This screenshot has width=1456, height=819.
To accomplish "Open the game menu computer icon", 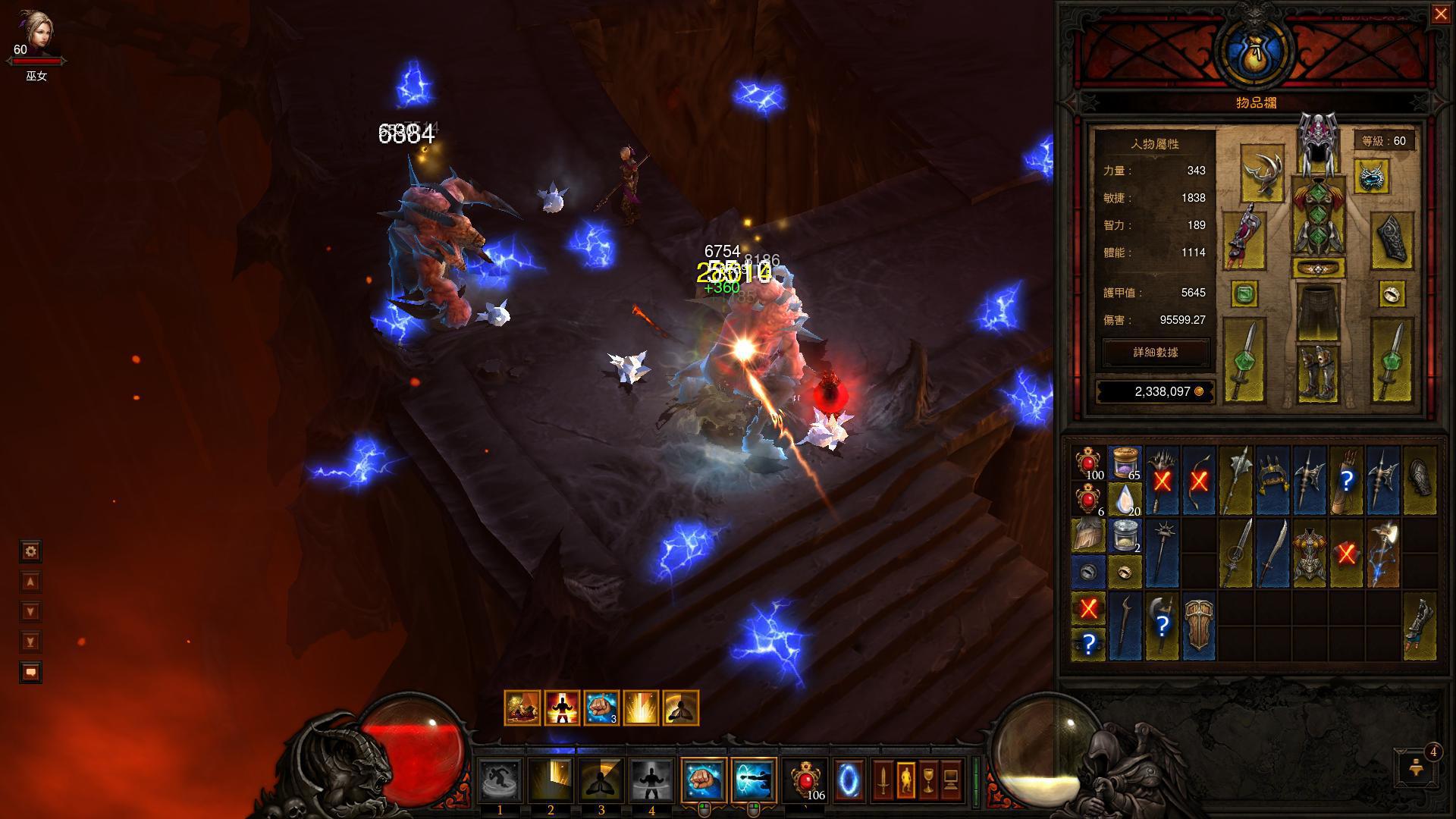I will tap(951, 780).
